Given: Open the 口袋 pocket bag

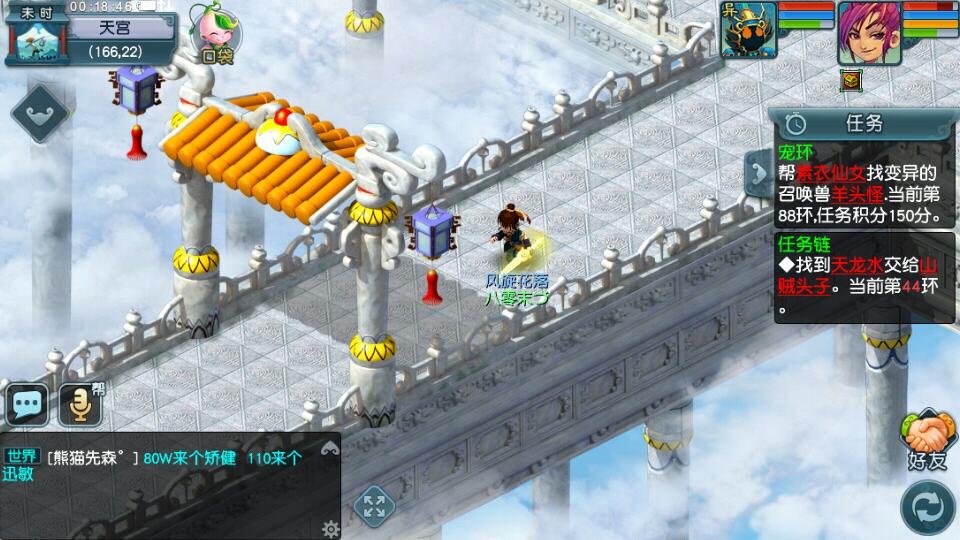Looking at the screenshot, I should click(215, 34).
